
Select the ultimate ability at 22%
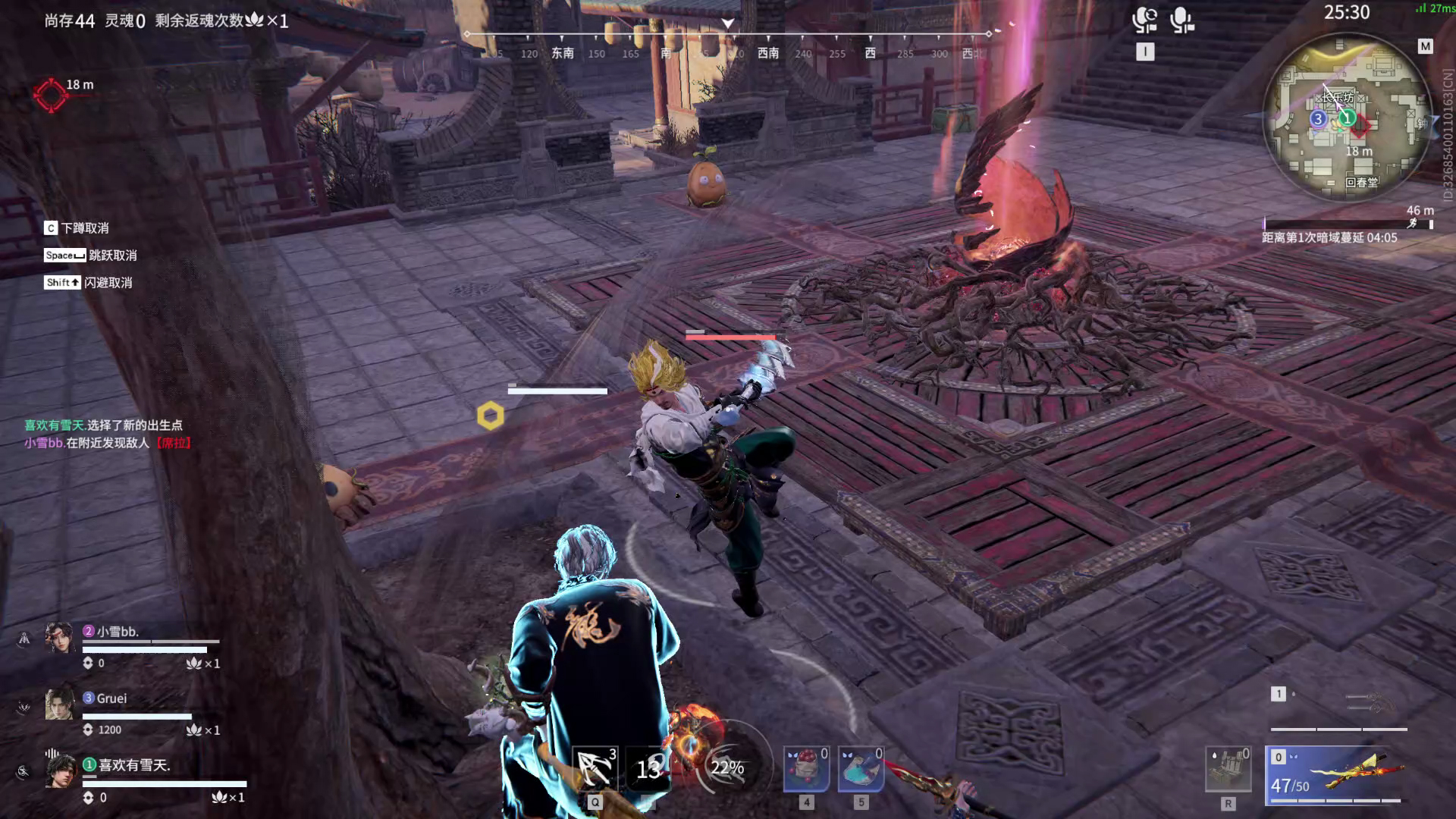(726, 767)
